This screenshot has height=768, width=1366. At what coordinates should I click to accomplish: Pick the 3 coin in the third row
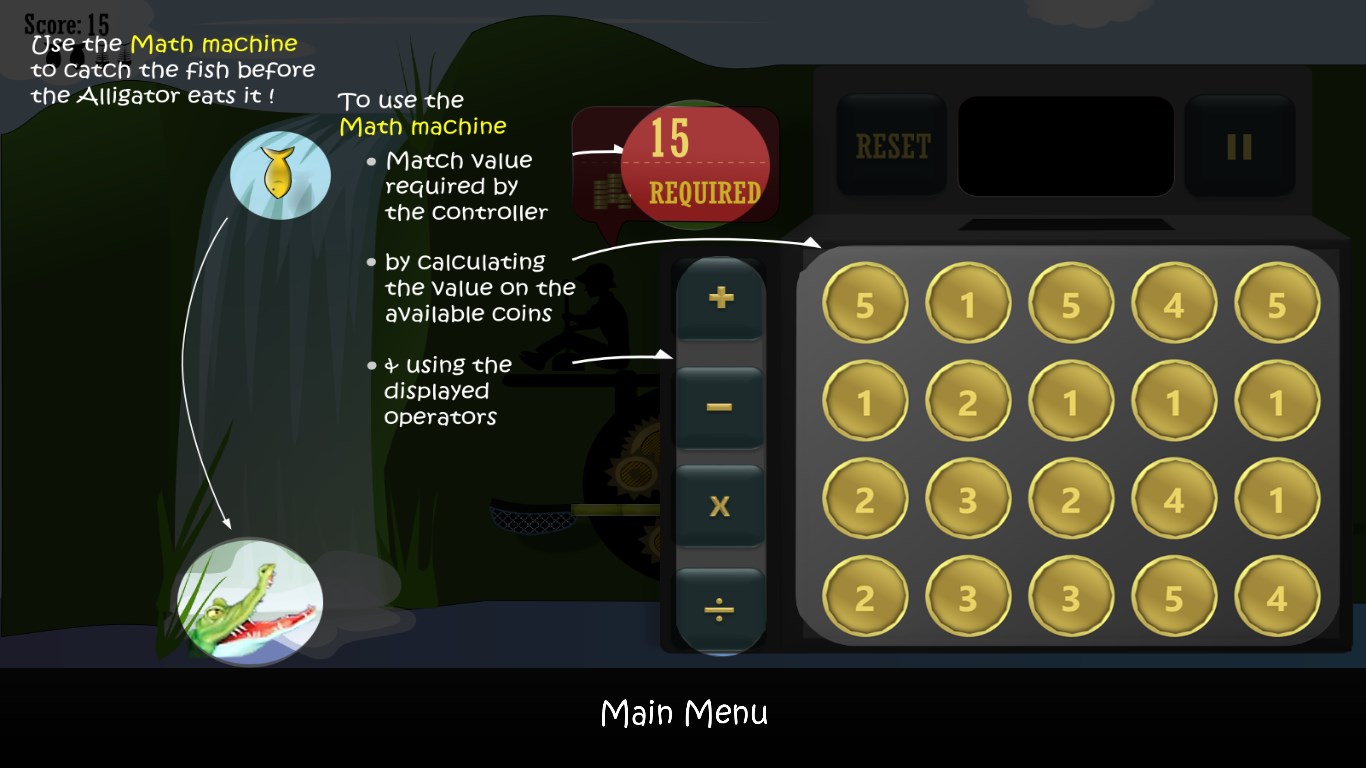(x=968, y=500)
